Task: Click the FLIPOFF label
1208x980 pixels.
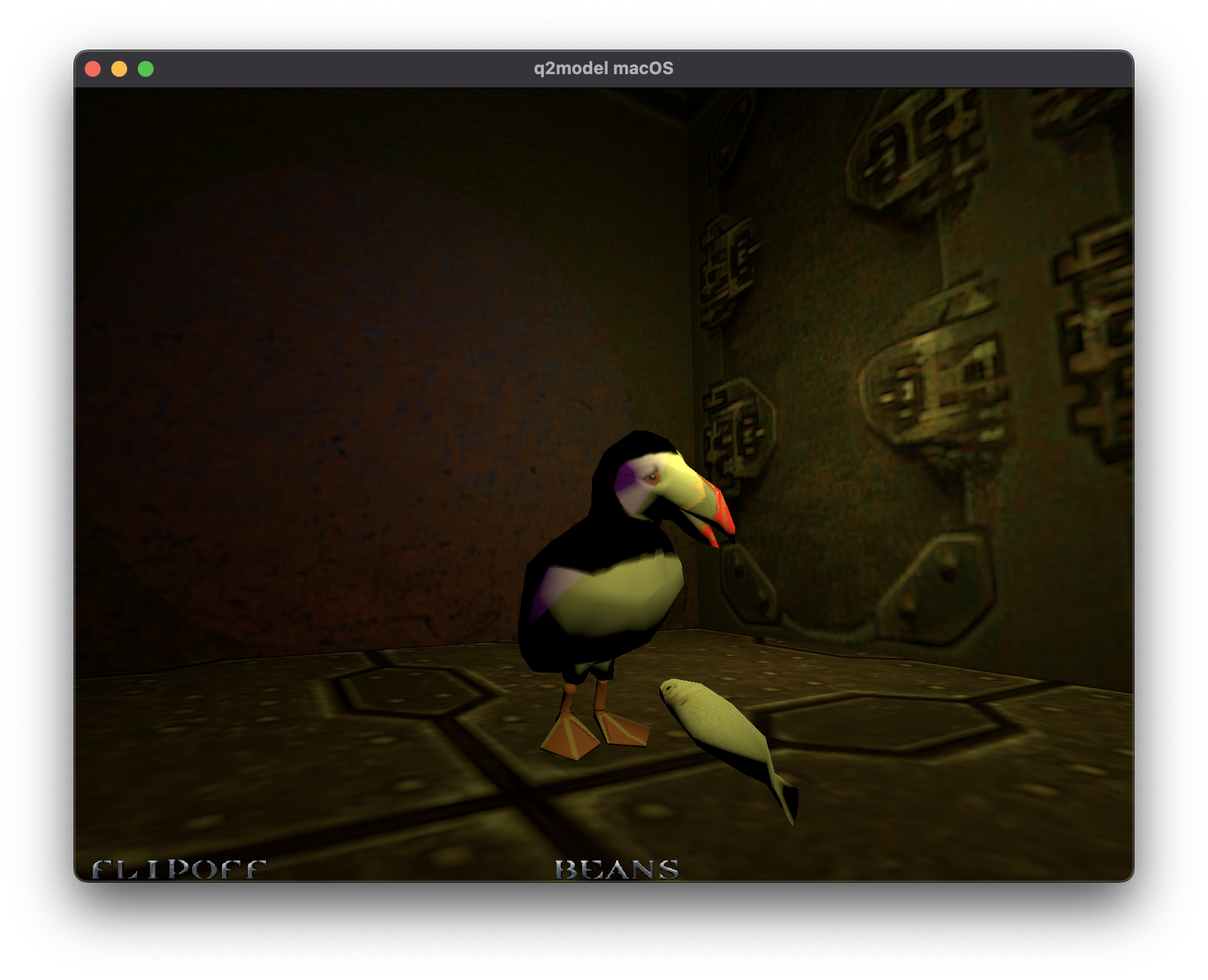Action: (179, 867)
